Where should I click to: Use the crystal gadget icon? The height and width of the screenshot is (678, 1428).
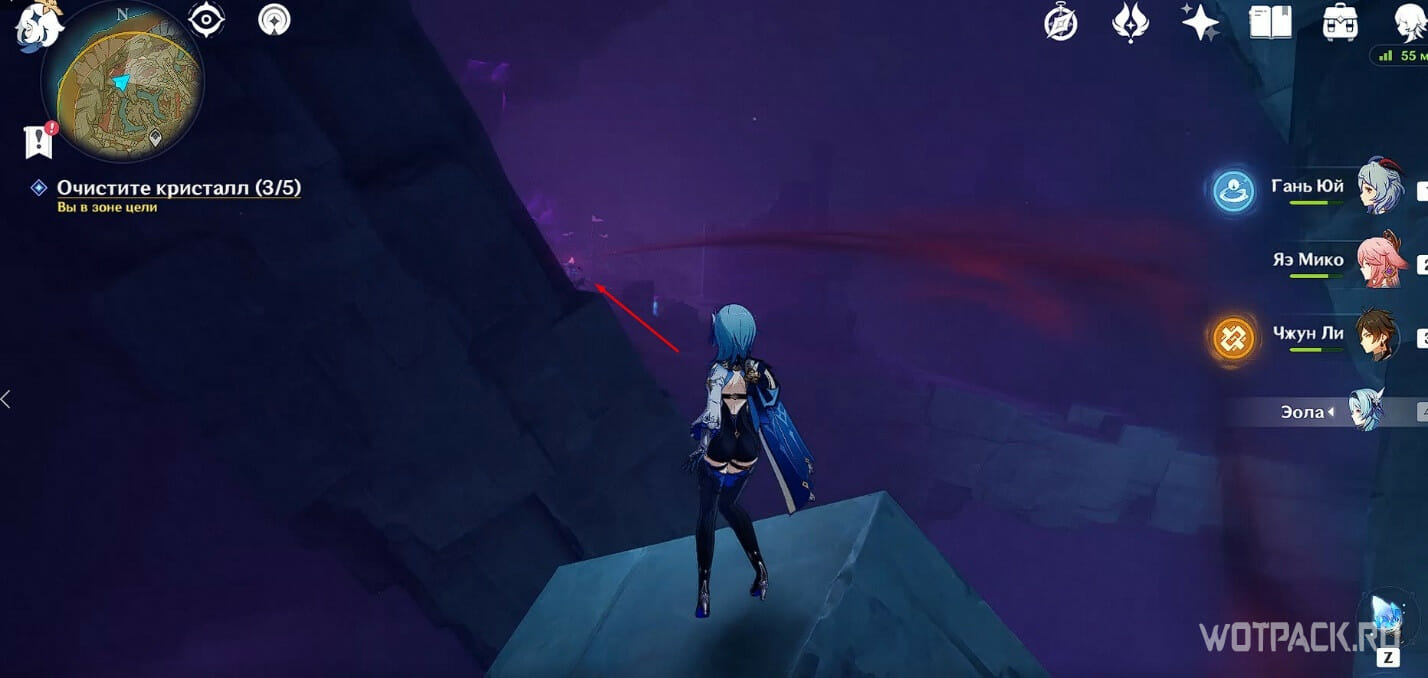1388,618
